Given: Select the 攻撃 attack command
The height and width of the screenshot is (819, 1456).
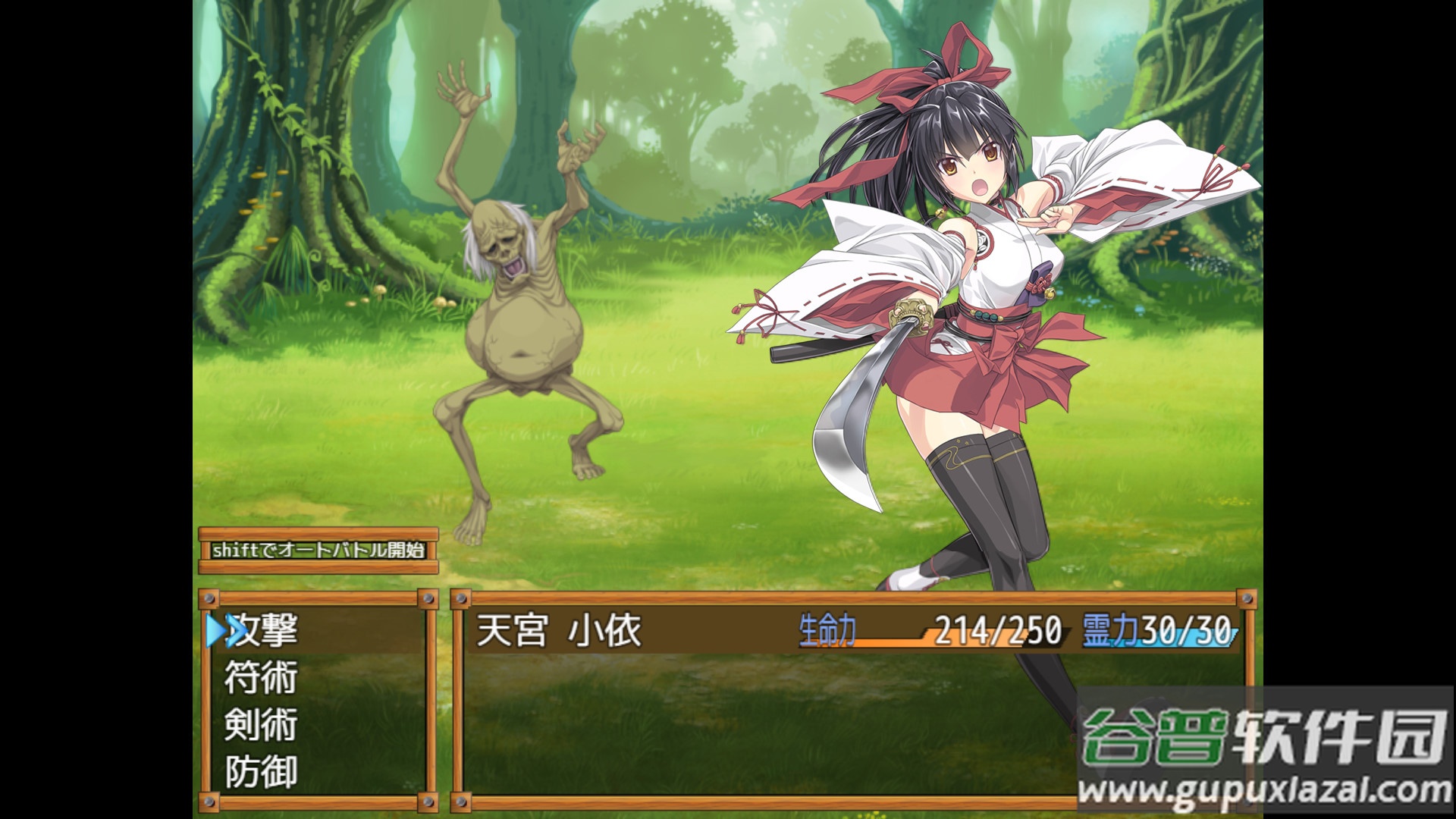Looking at the screenshot, I should pos(262,631).
